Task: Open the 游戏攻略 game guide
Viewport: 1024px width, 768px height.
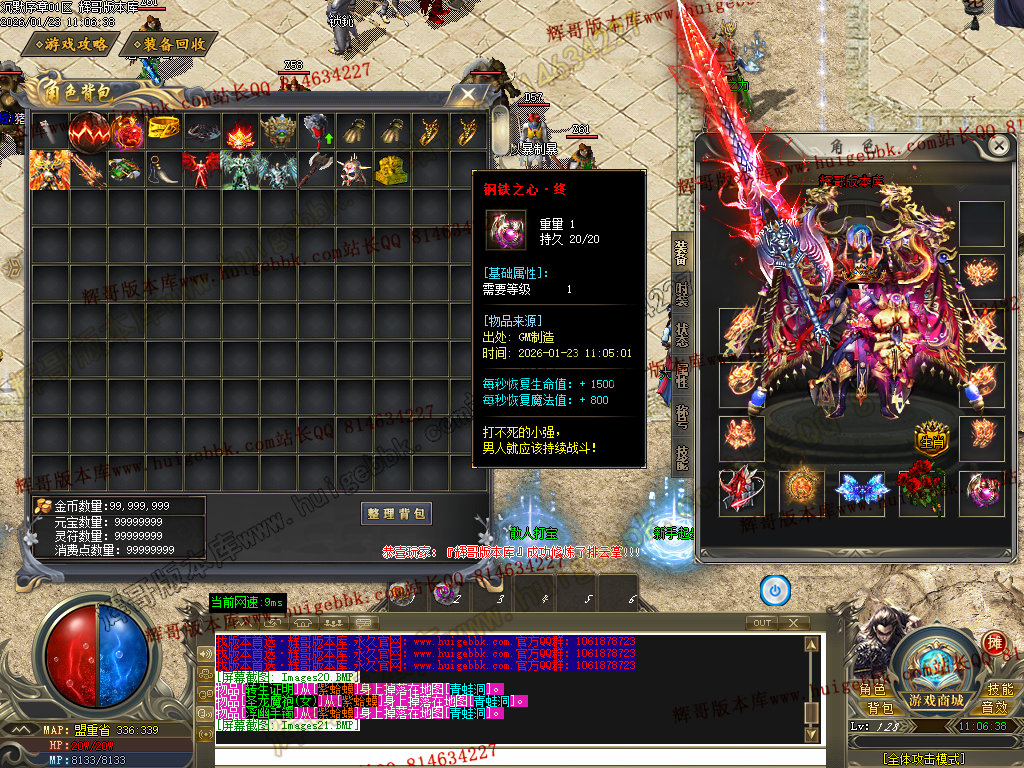Action: point(69,45)
